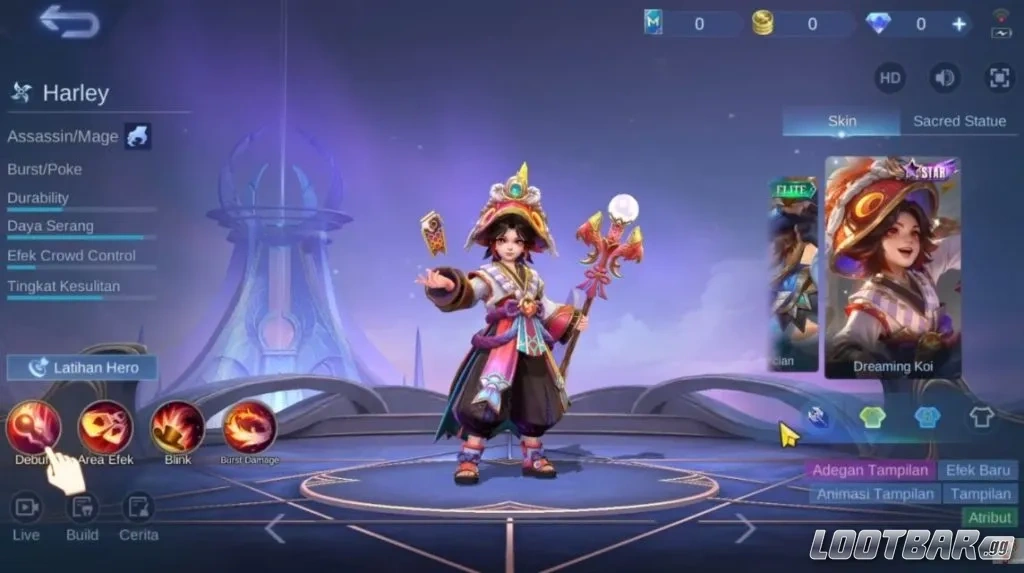Select the Debuff skill icon

click(x=33, y=427)
